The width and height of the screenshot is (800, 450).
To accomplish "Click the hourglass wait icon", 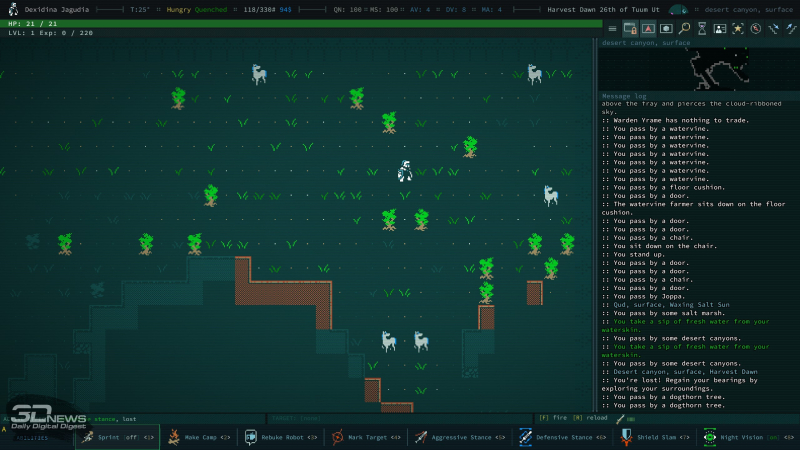I will pos(703,28).
